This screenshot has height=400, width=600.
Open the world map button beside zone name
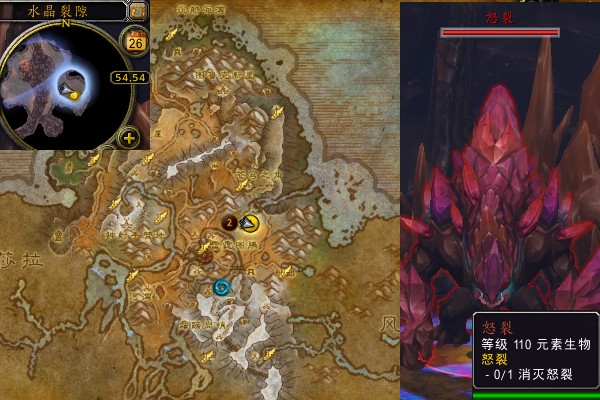coord(138,10)
